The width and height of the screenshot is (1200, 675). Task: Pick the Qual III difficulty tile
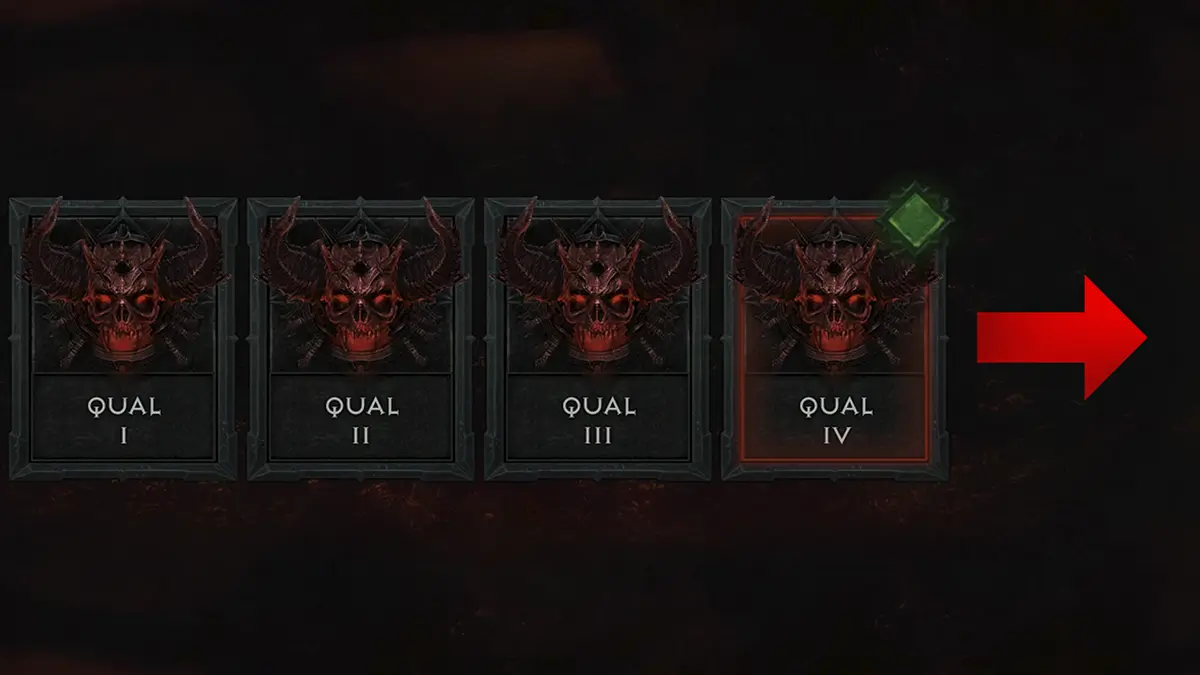tap(598, 338)
